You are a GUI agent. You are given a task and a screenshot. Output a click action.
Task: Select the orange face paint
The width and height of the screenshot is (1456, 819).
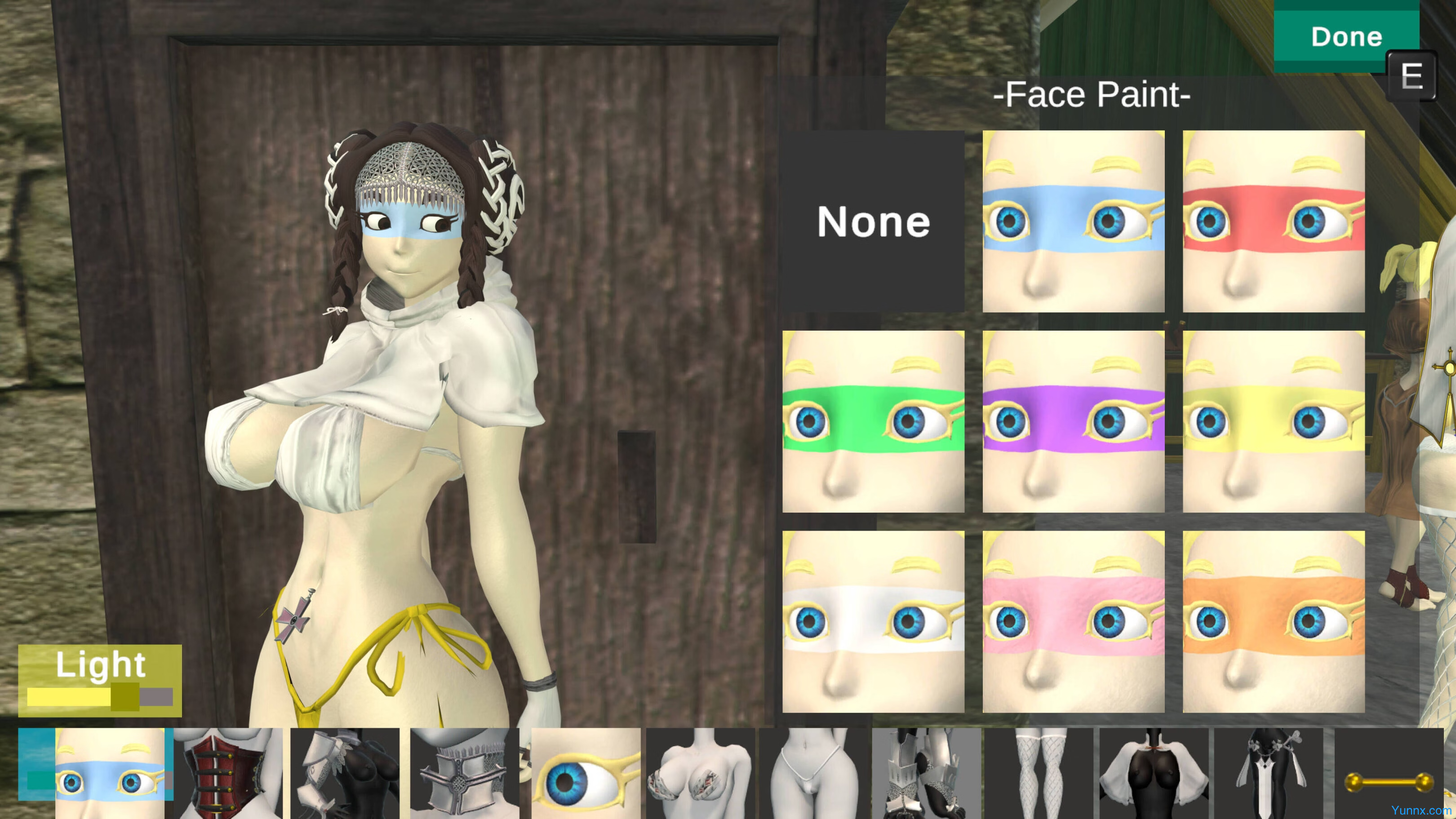point(1273,622)
